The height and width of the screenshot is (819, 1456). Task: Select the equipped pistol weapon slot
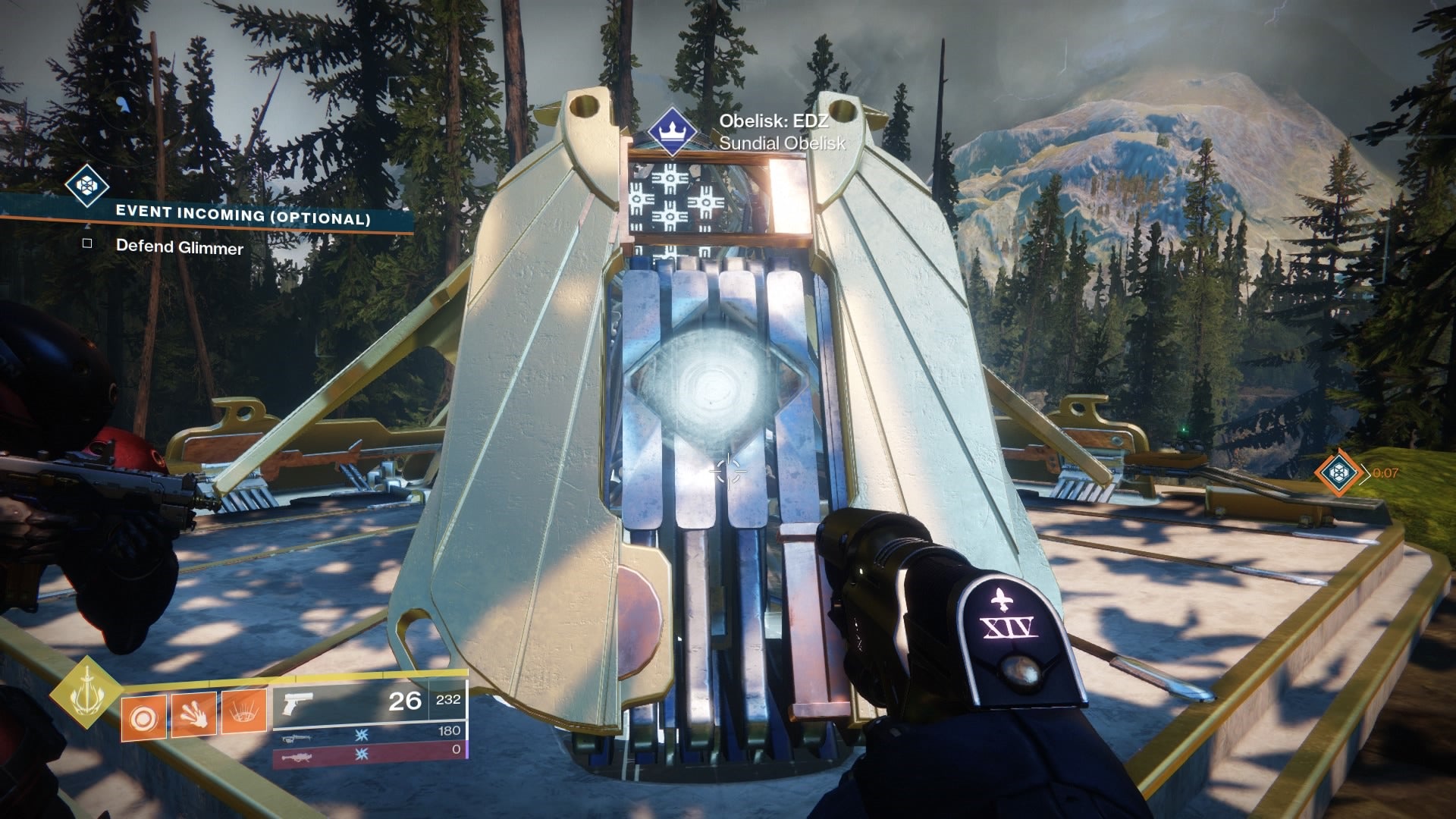(369, 702)
